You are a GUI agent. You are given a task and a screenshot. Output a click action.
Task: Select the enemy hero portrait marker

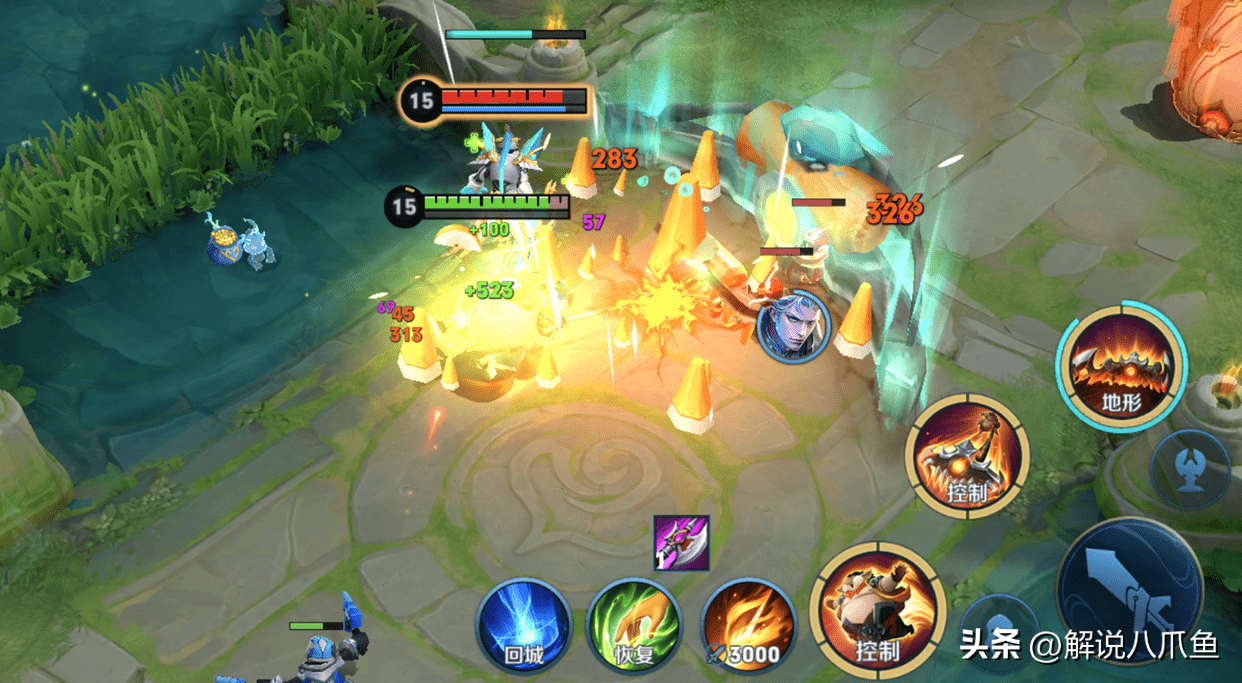click(x=787, y=326)
